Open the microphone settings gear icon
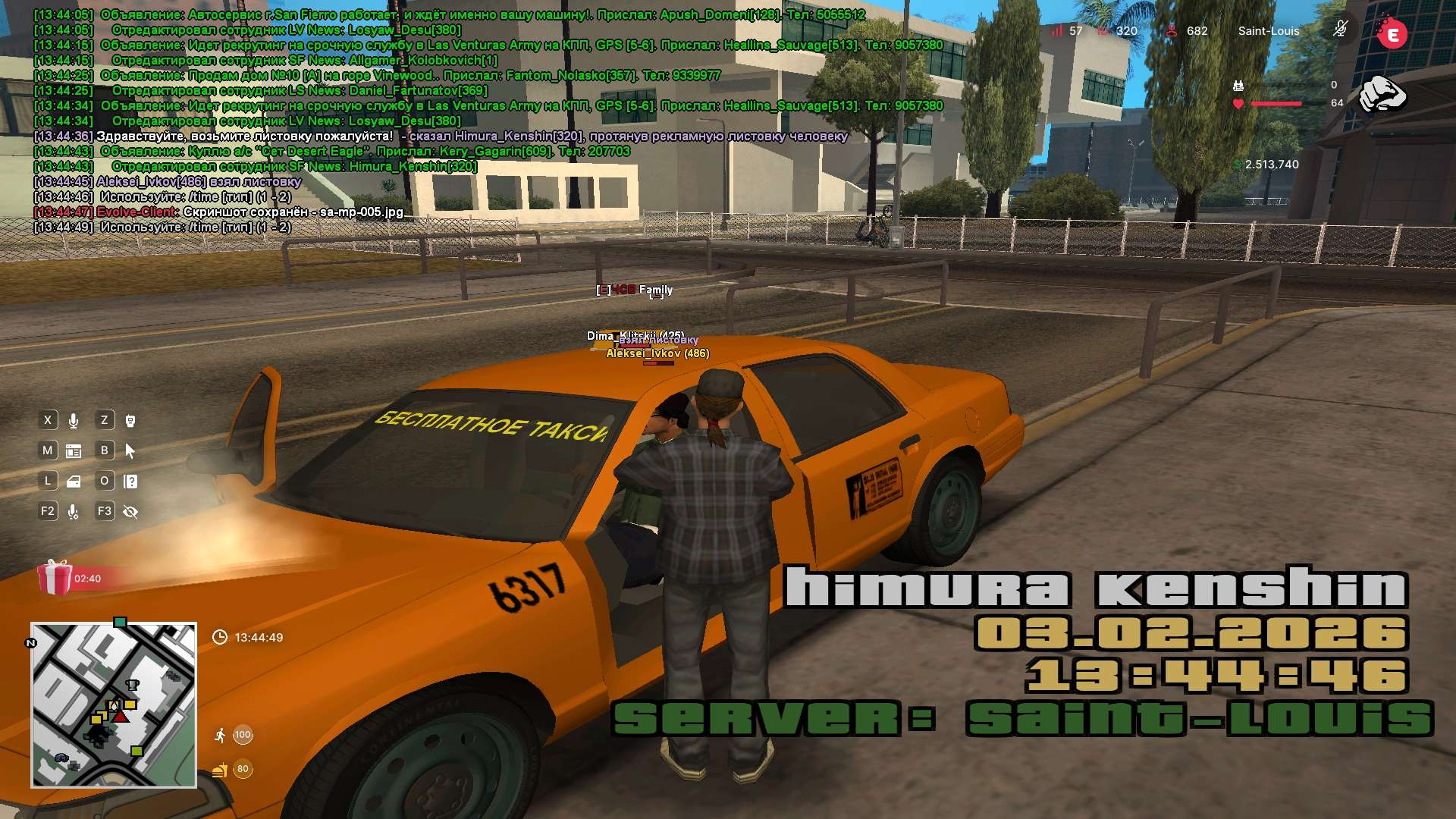Viewport: 1456px width, 819px height. click(74, 512)
